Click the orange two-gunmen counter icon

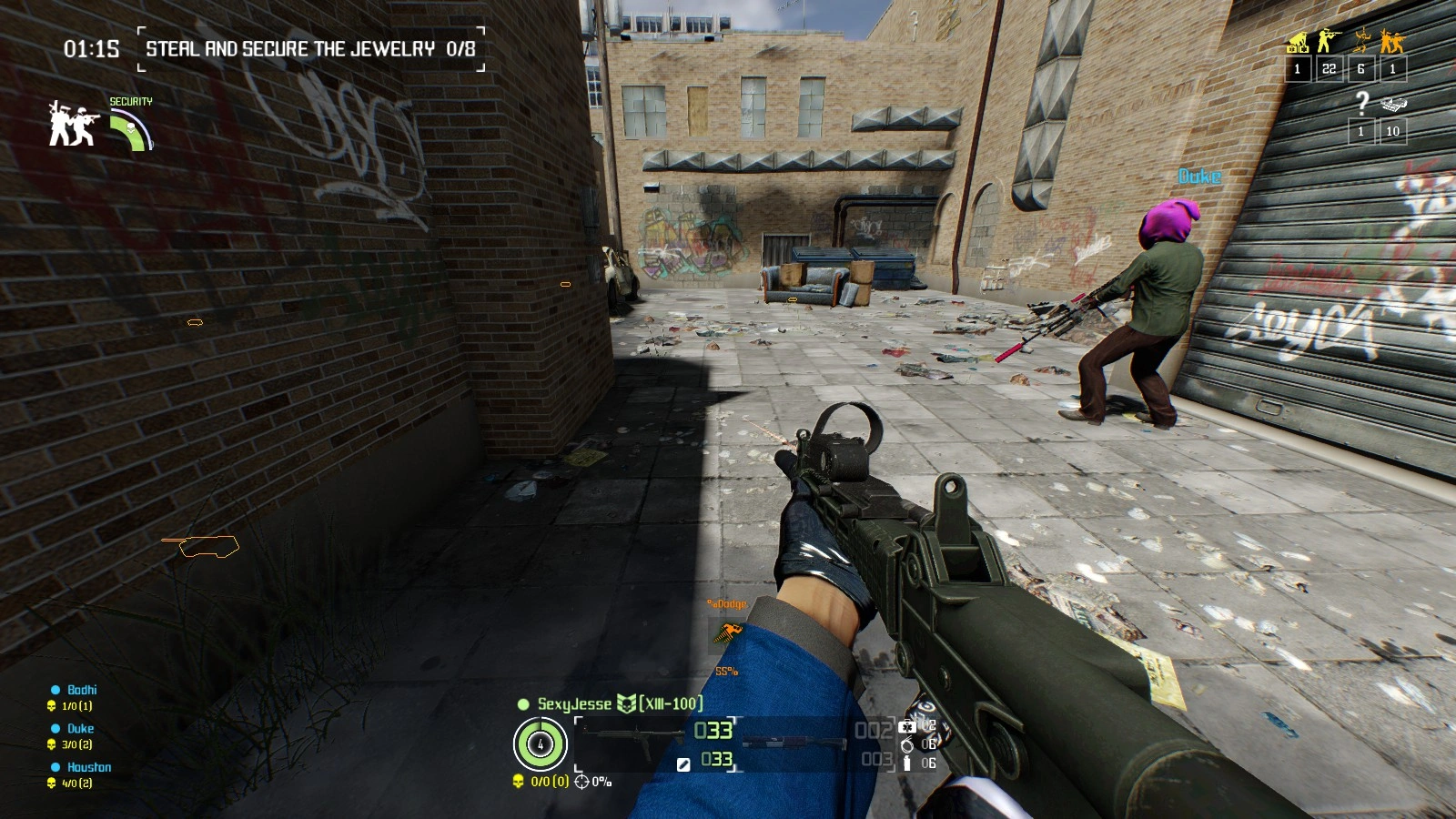(x=1392, y=41)
